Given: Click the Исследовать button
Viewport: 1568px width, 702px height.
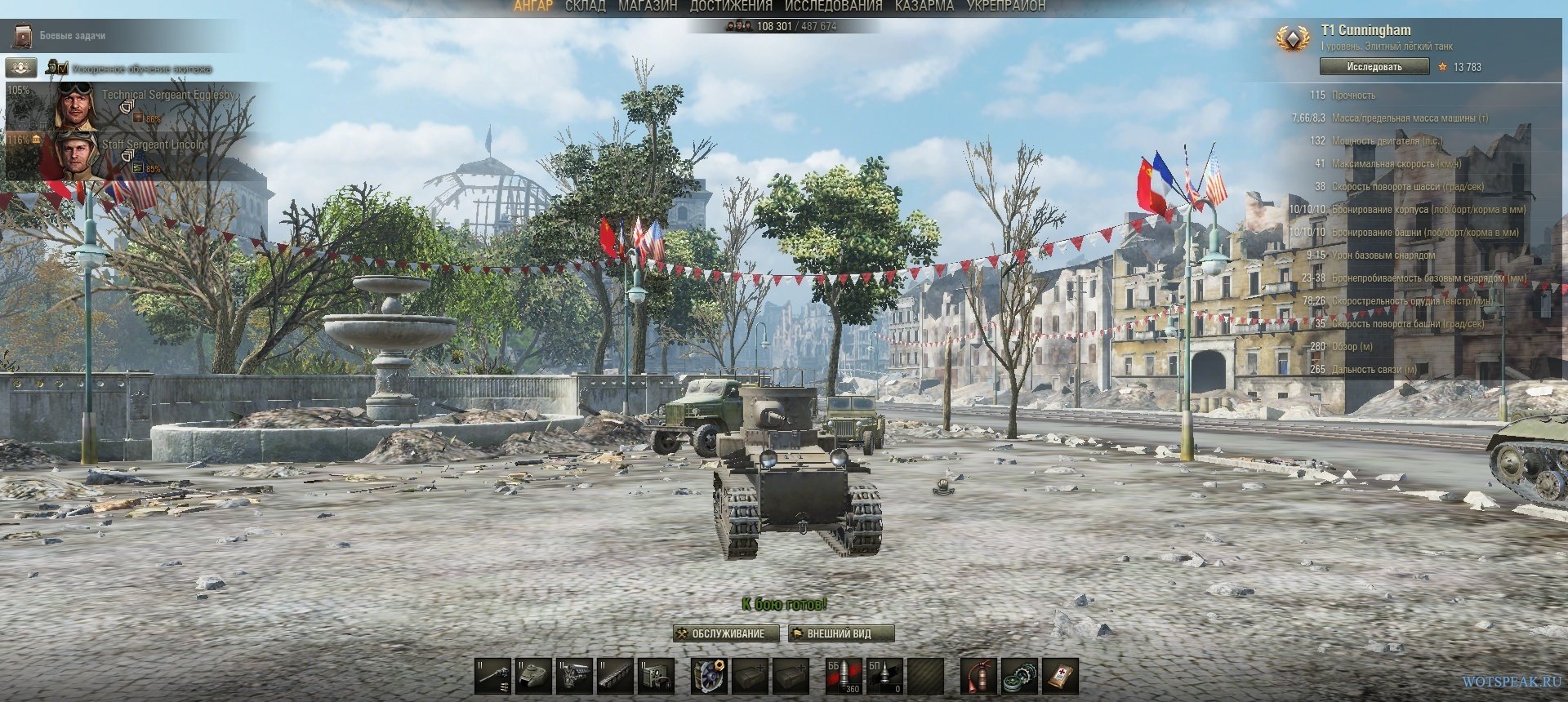Looking at the screenshot, I should tap(1374, 67).
